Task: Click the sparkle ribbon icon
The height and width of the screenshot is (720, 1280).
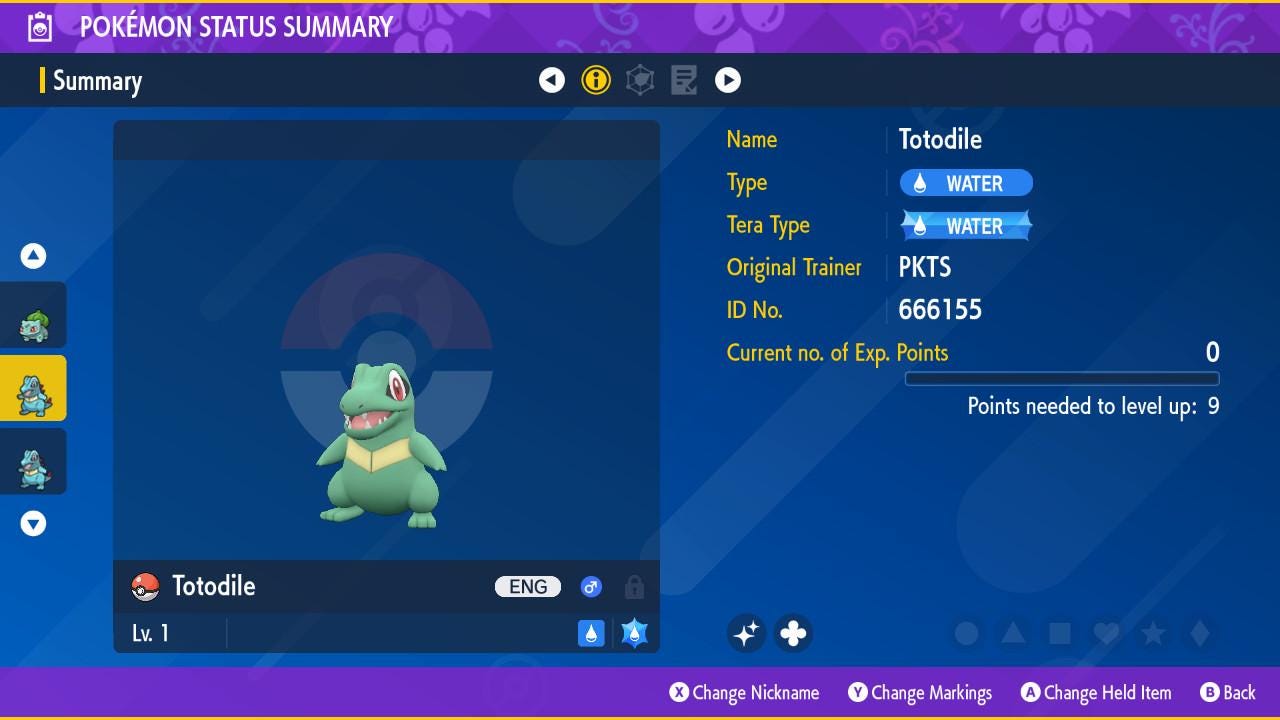Action: [x=746, y=633]
